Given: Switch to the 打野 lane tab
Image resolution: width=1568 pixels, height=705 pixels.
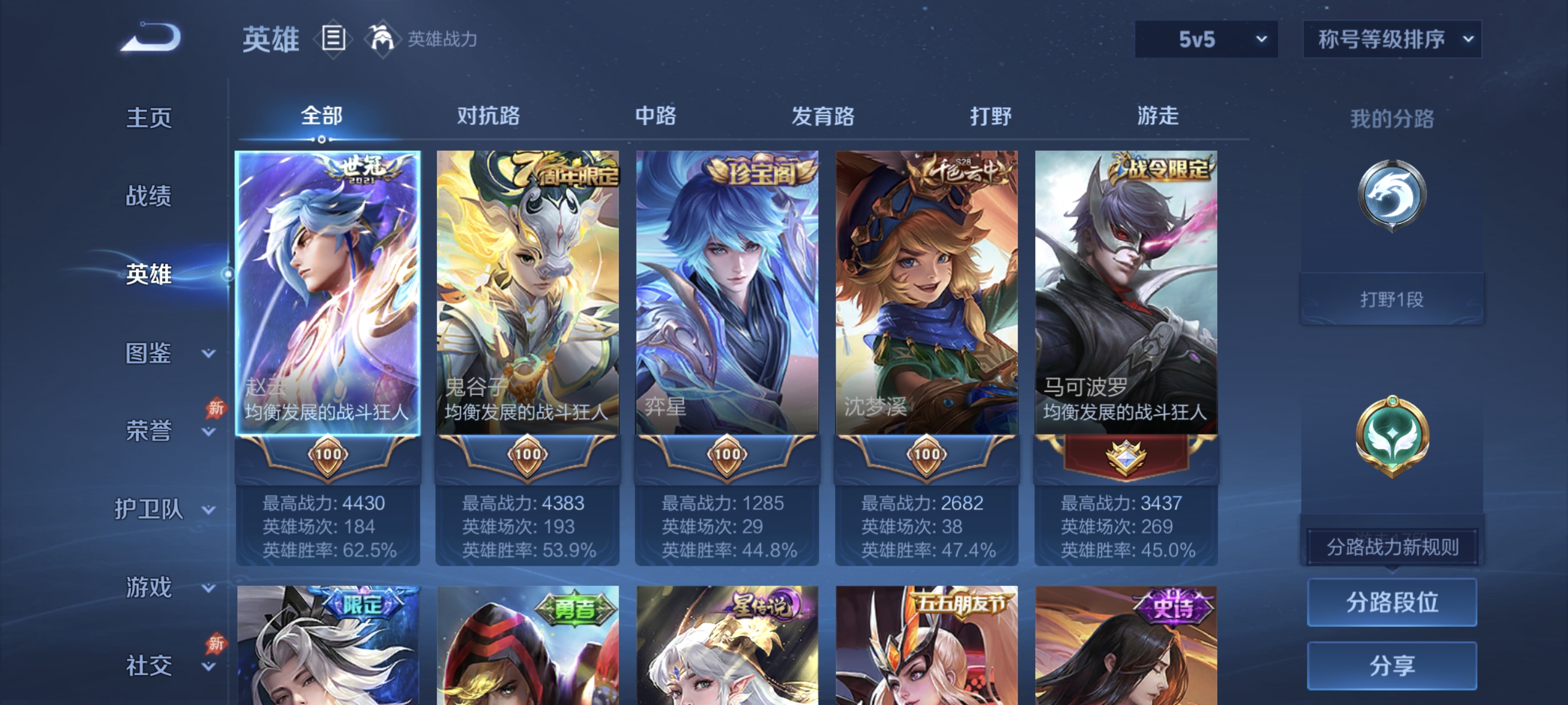Looking at the screenshot, I should [991, 116].
